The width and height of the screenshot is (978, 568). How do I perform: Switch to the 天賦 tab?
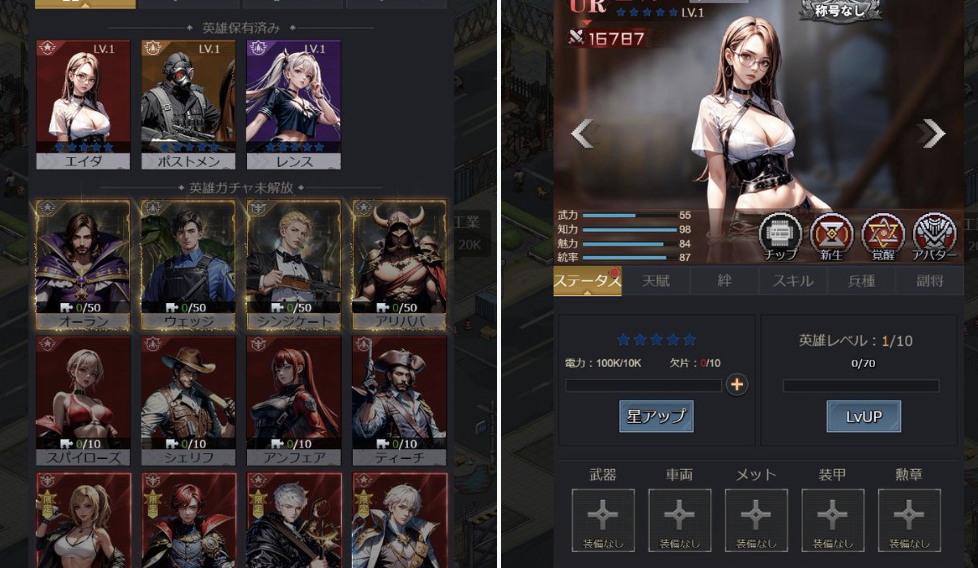(x=656, y=281)
